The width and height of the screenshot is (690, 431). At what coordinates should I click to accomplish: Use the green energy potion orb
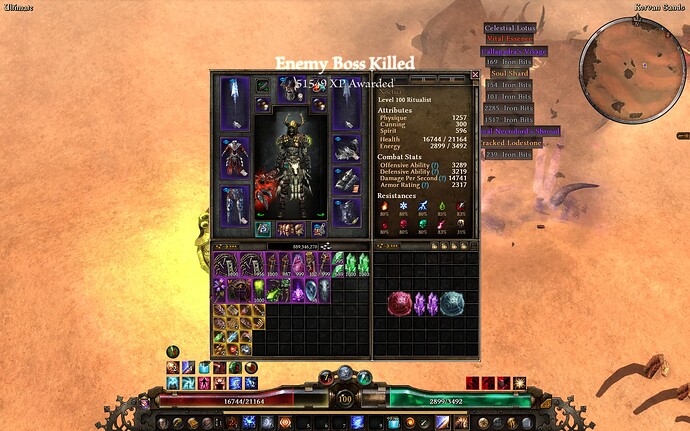coord(362,380)
